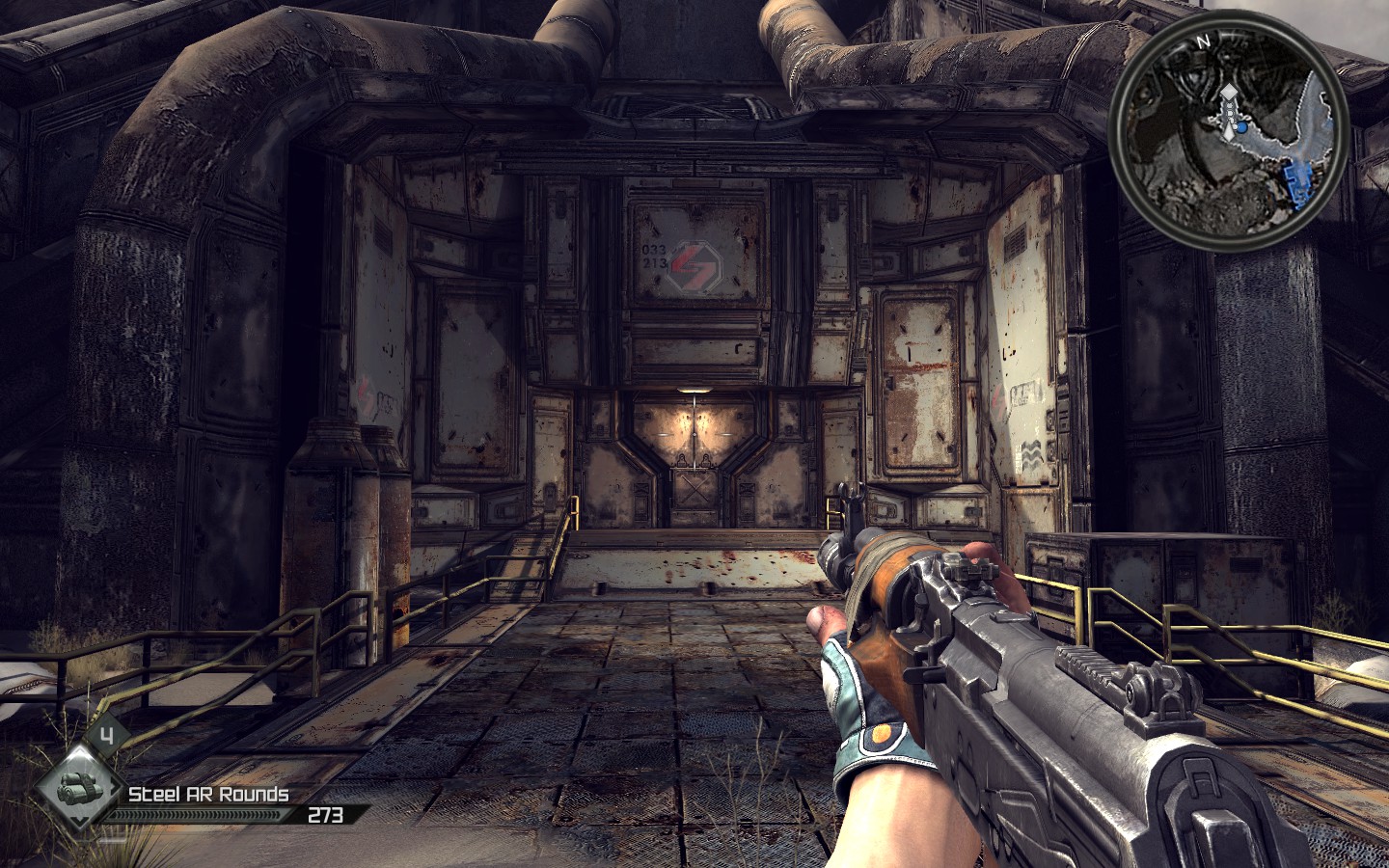Select the Steel AR Rounds ammo icon
Viewport: 1389px width, 868px height.
point(76,786)
